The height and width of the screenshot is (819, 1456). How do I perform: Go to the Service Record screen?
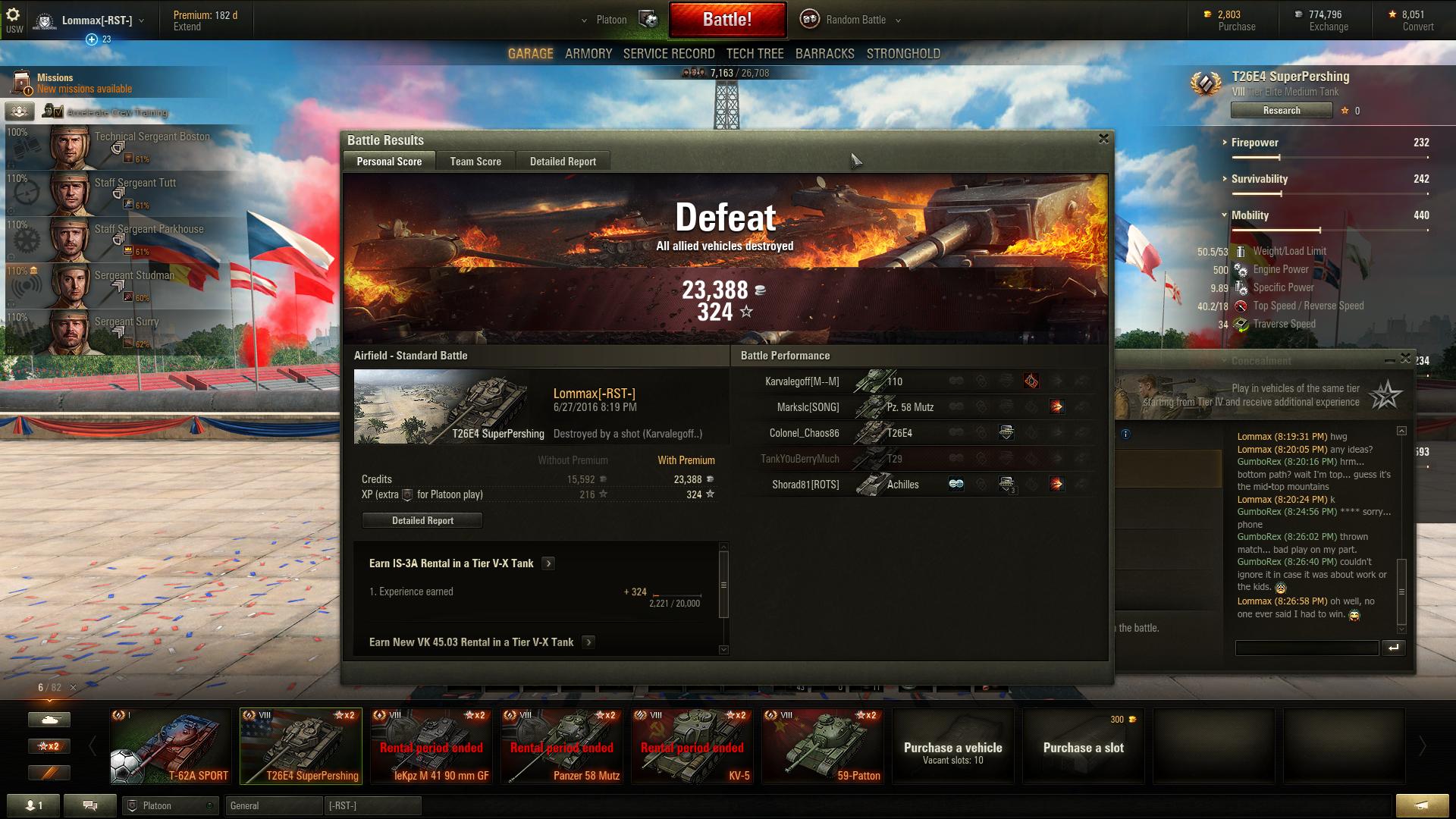coord(669,54)
